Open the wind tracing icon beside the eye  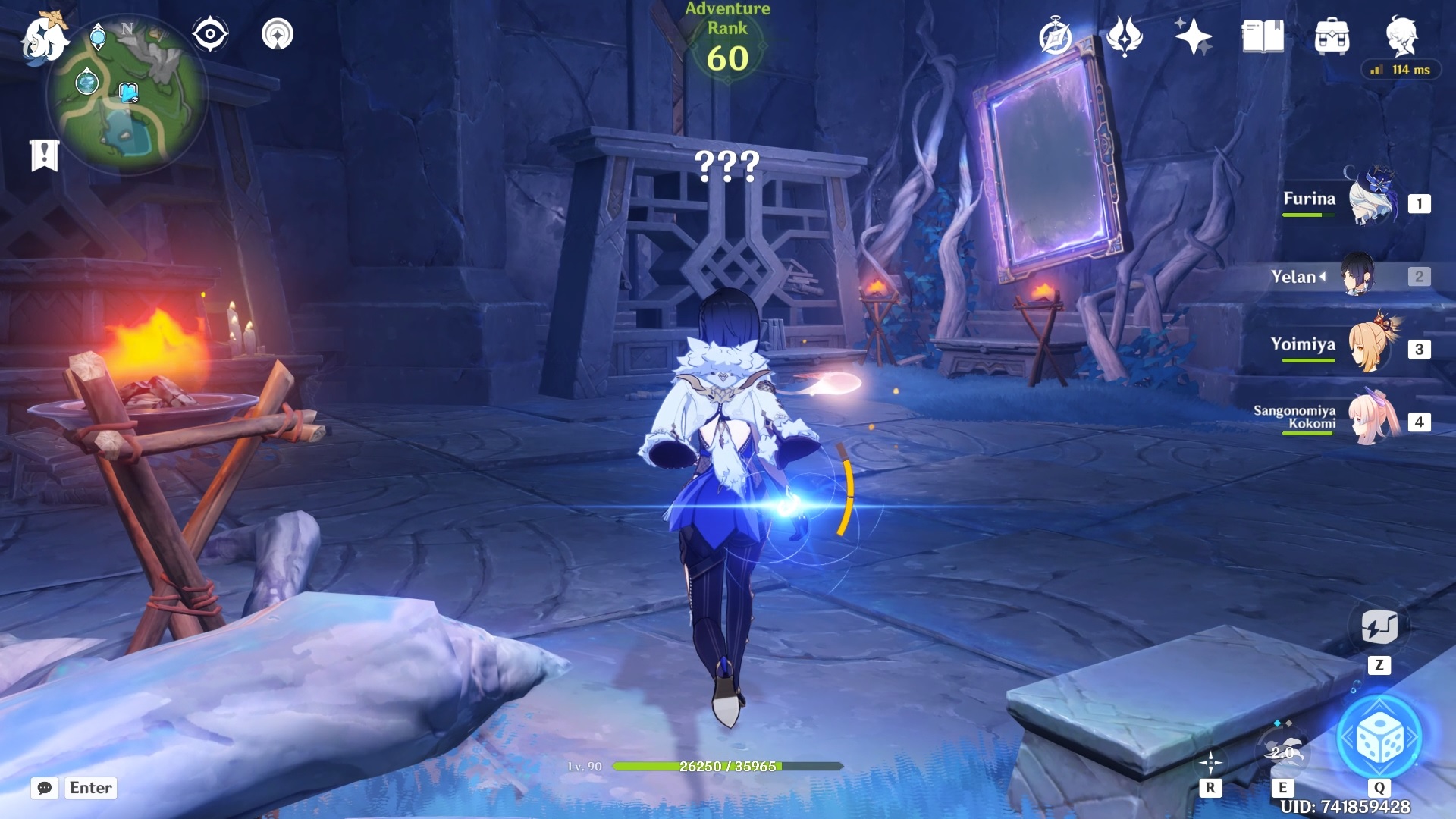(x=278, y=34)
